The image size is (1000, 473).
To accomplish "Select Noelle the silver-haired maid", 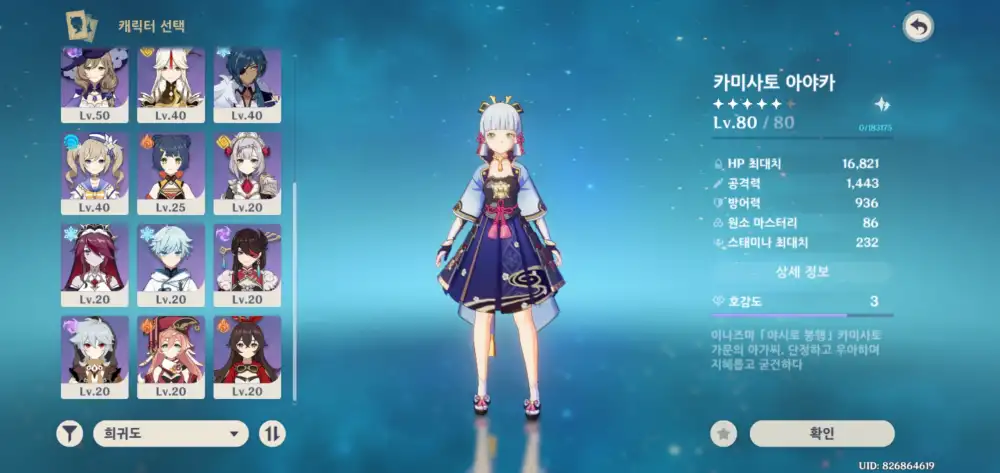I will [x=246, y=172].
